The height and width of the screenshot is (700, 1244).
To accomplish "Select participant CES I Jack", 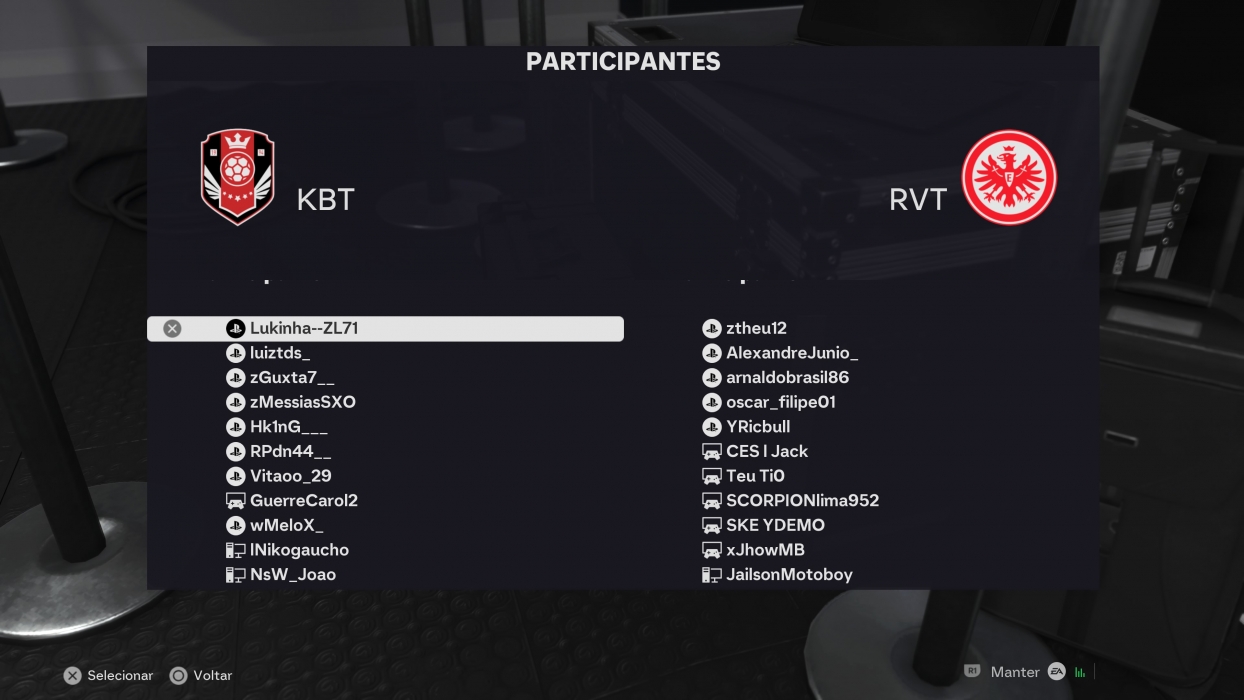I will [x=767, y=451].
